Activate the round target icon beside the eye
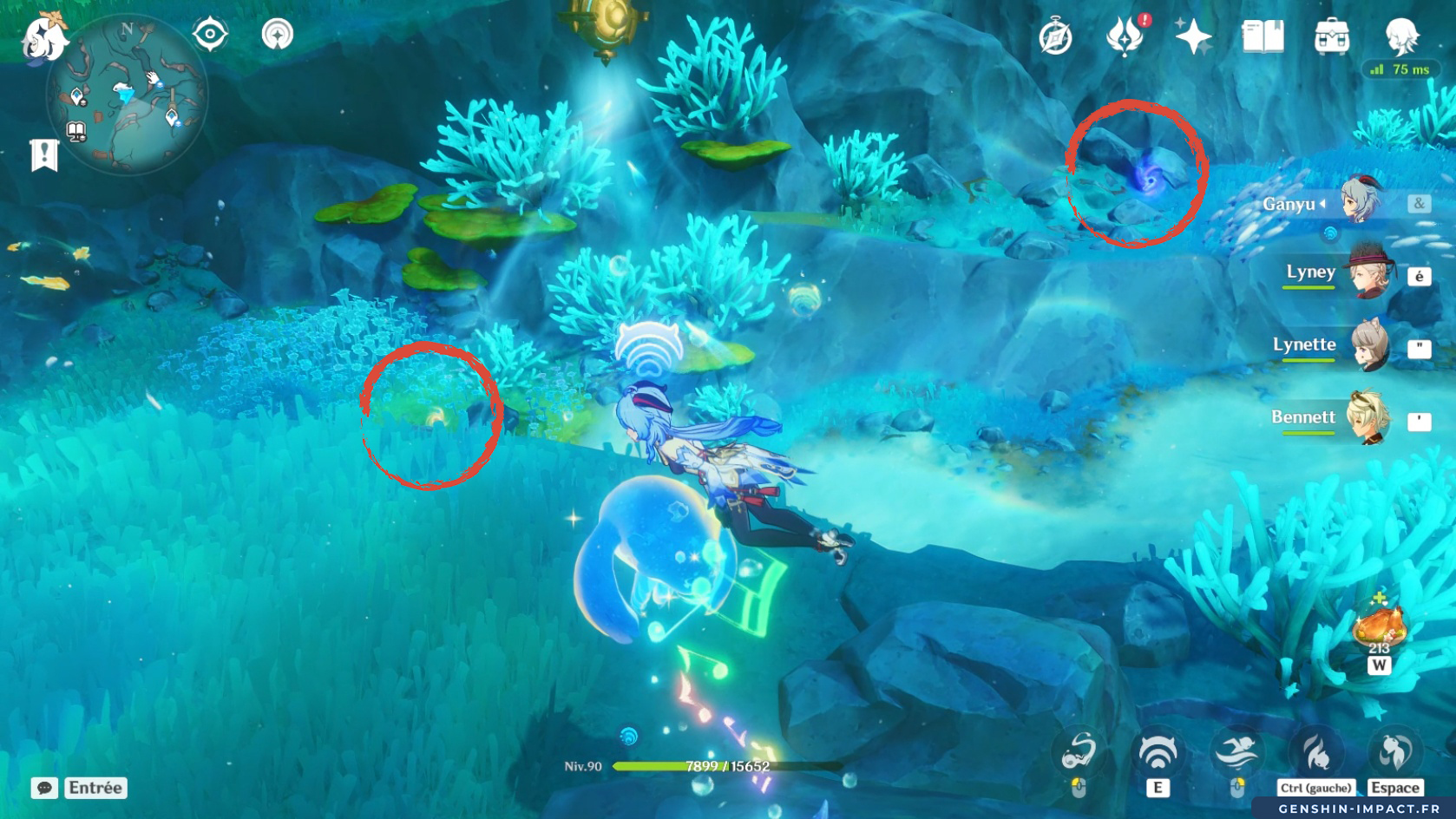 tap(278, 35)
